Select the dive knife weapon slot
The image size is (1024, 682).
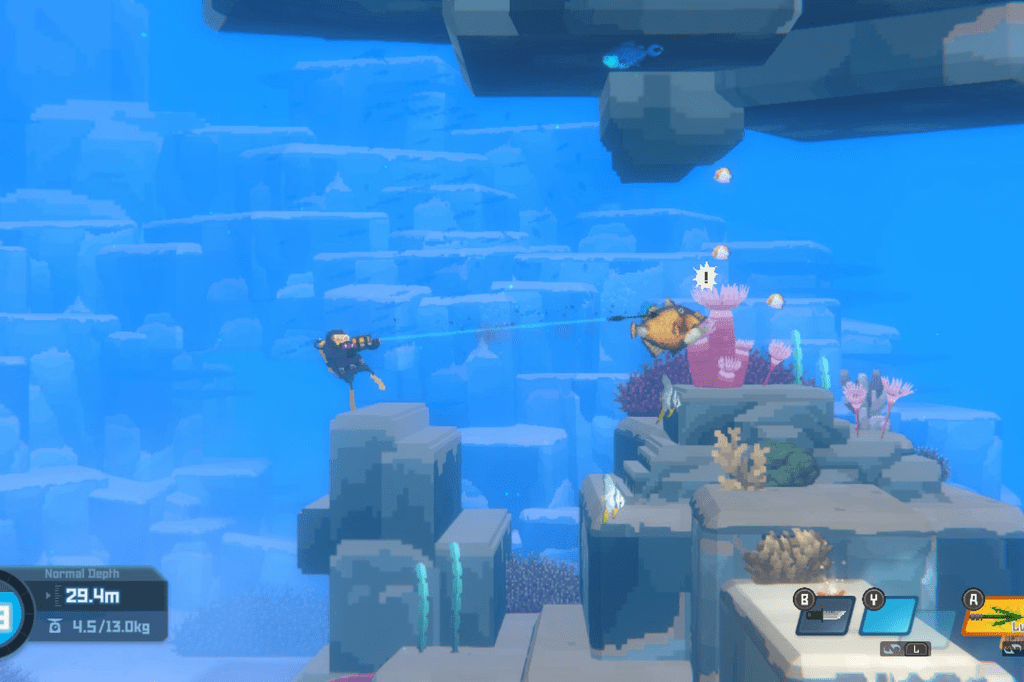tap(825, 615)
